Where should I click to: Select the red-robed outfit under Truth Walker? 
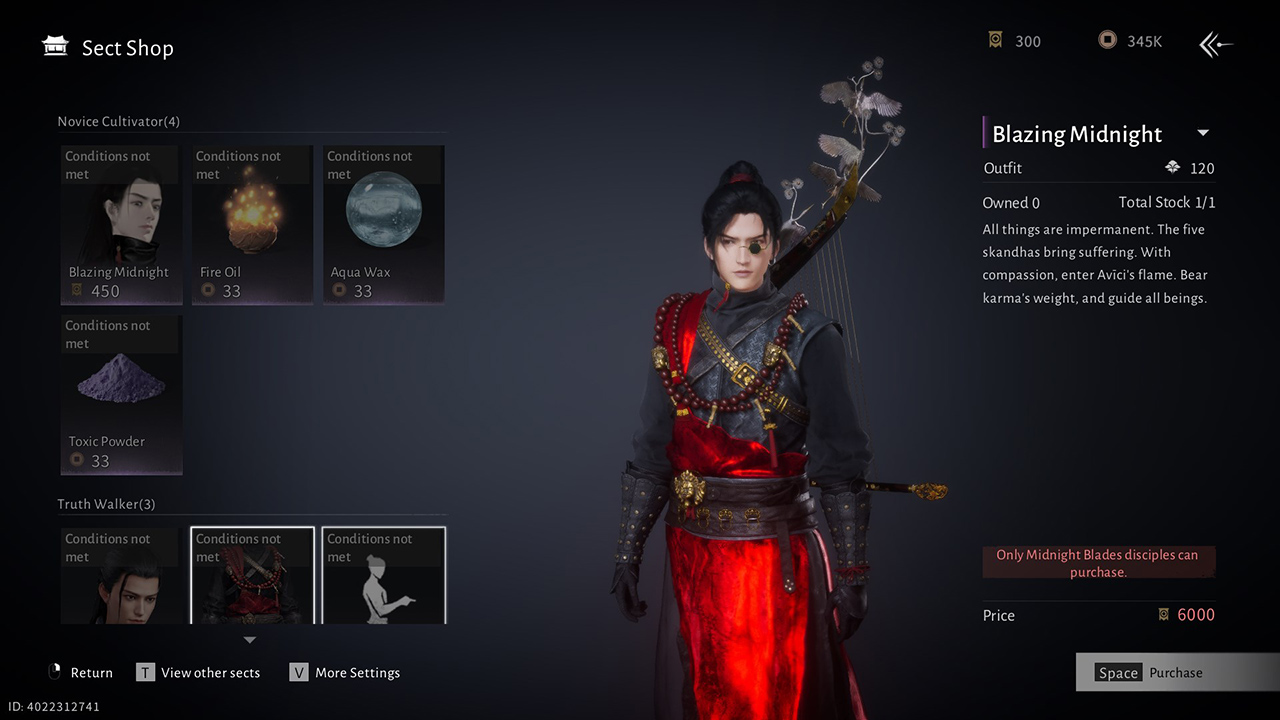(x=252, y=577)
